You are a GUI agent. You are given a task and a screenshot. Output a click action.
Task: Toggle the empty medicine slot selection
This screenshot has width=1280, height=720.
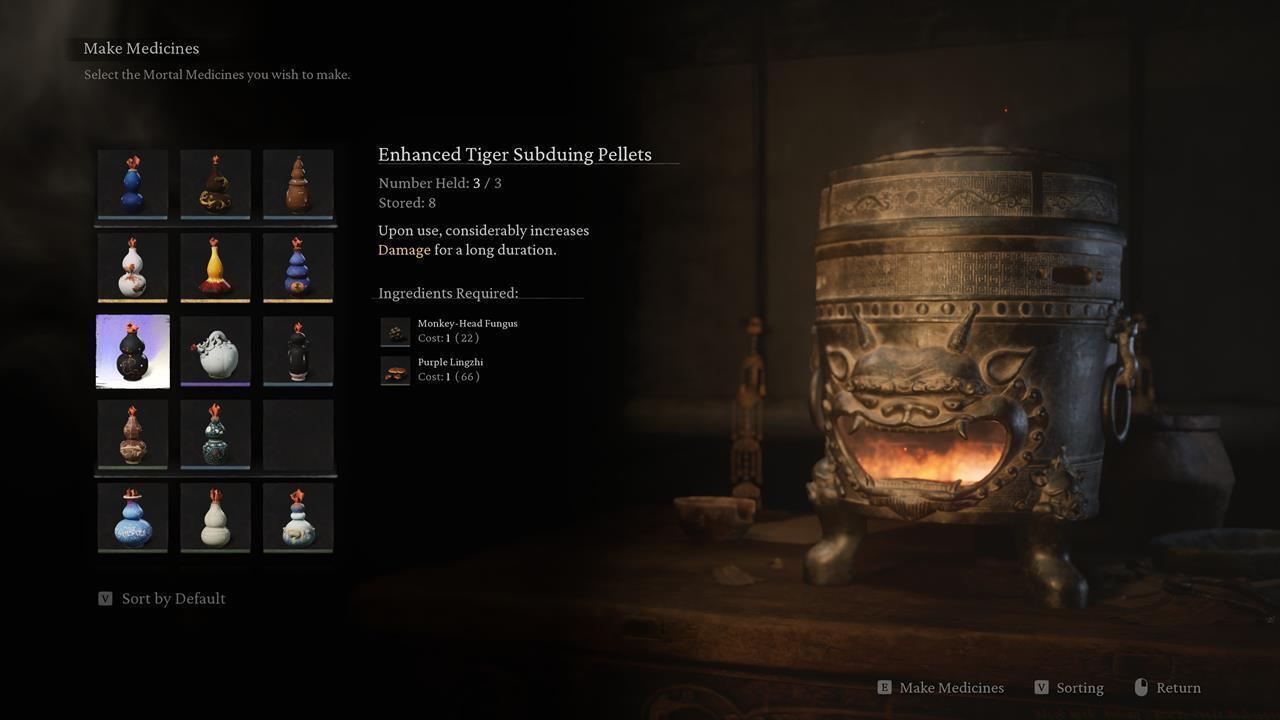coord(298,435)
